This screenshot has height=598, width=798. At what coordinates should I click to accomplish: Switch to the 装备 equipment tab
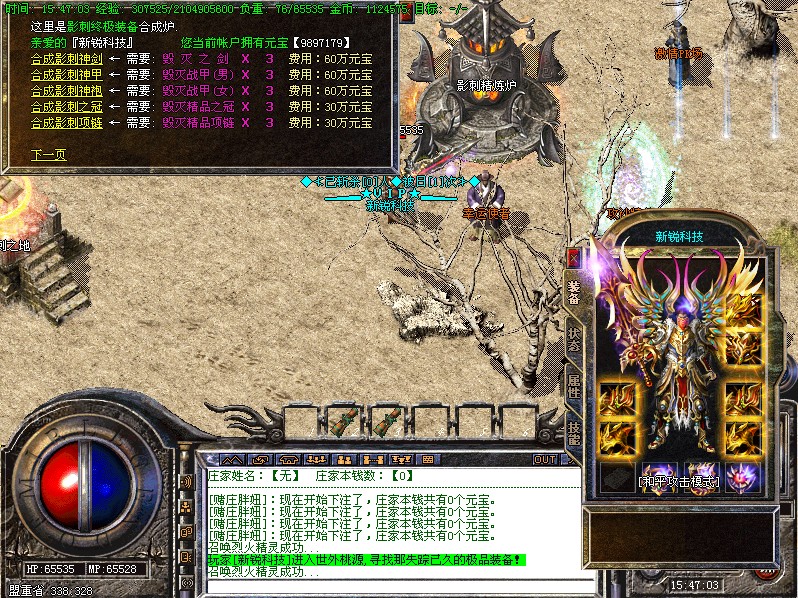coord(573,291)
